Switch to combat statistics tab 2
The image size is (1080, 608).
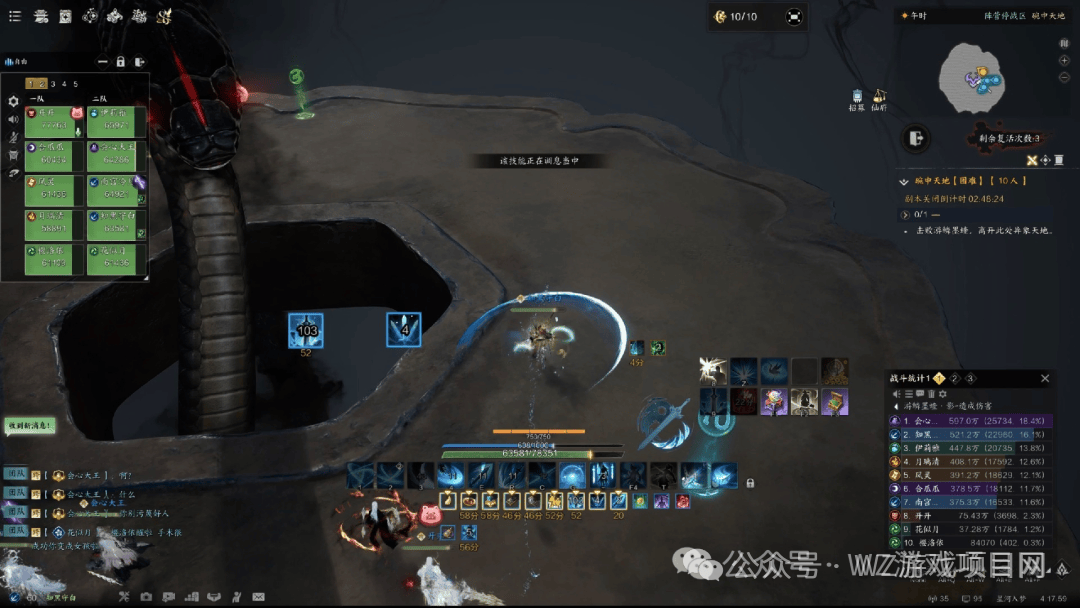pyautogui.click(x=954, y=378)
